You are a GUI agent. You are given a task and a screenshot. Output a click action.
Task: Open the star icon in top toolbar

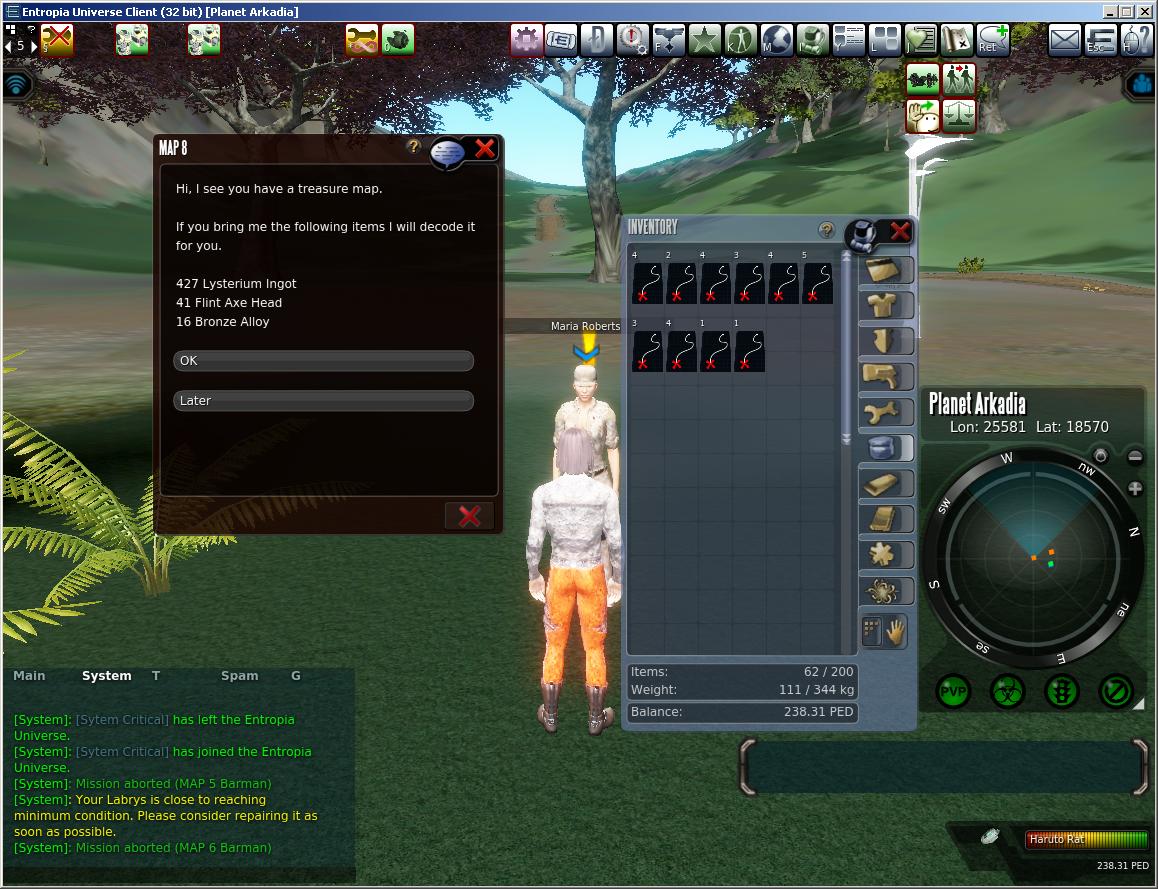click(x=704, y=40)
